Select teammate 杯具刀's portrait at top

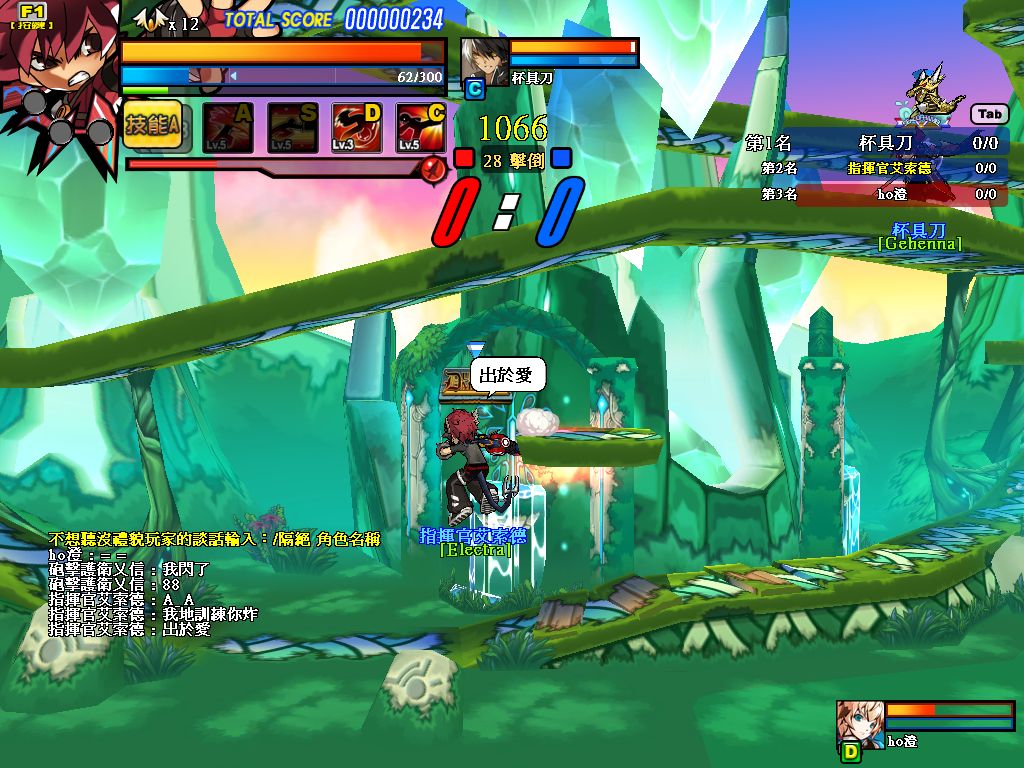(484, 62)
